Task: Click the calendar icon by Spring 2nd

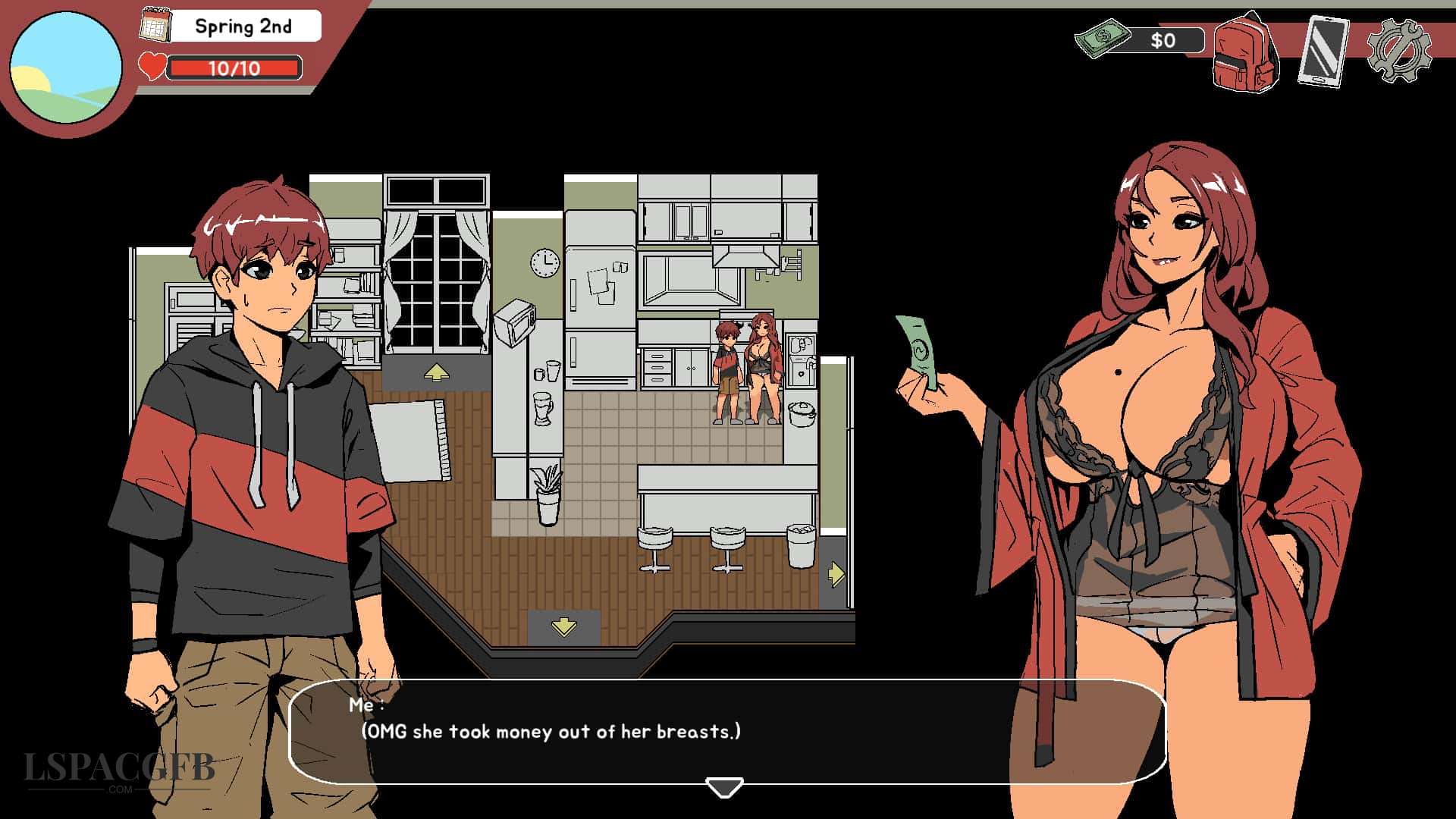Action: (155, 25)
